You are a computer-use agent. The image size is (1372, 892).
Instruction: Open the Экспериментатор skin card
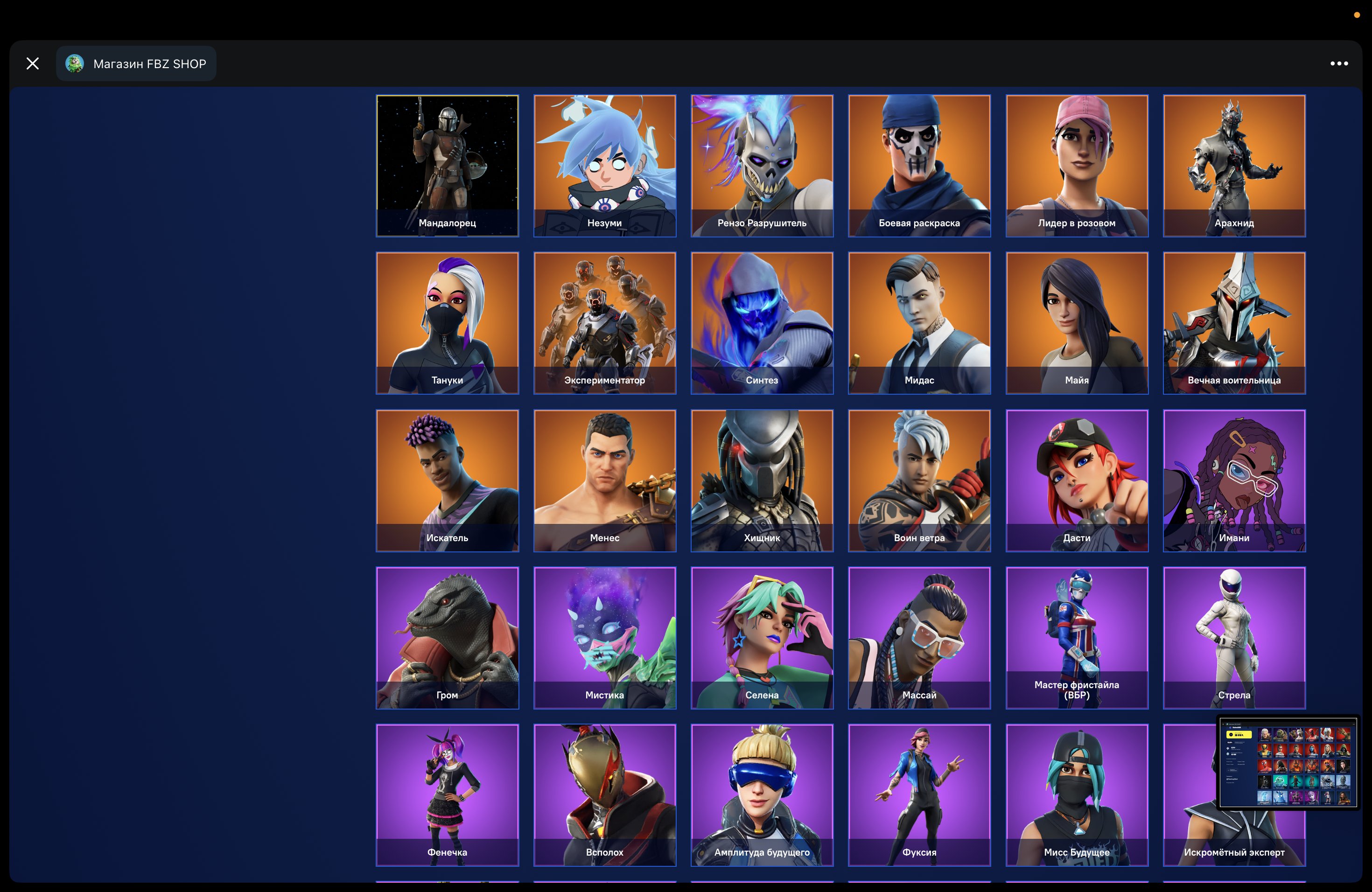click(605, 323)
